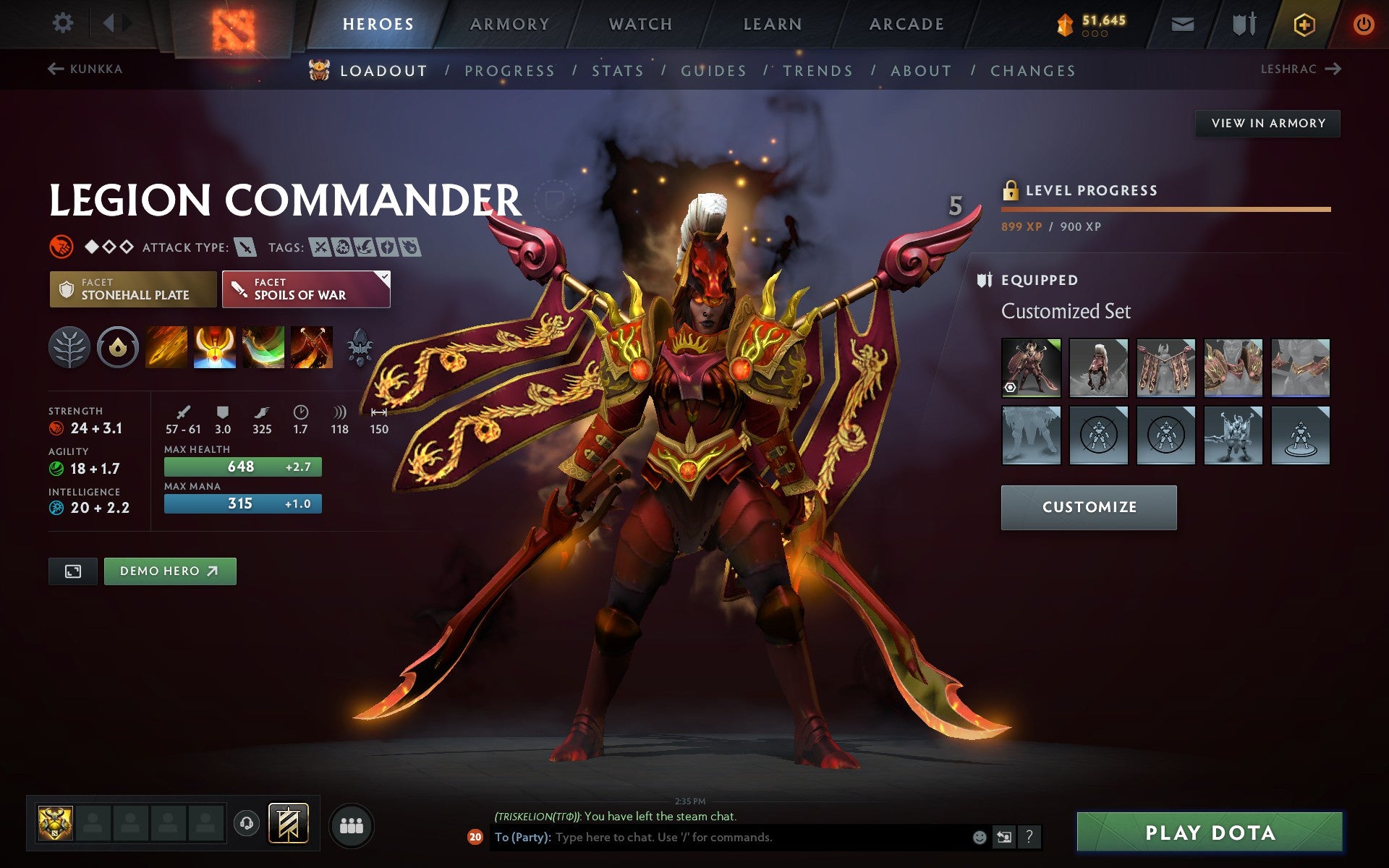Click the DEMO HERO button
The height and width of the screenshot is (868, 1389).
(169, 571)
